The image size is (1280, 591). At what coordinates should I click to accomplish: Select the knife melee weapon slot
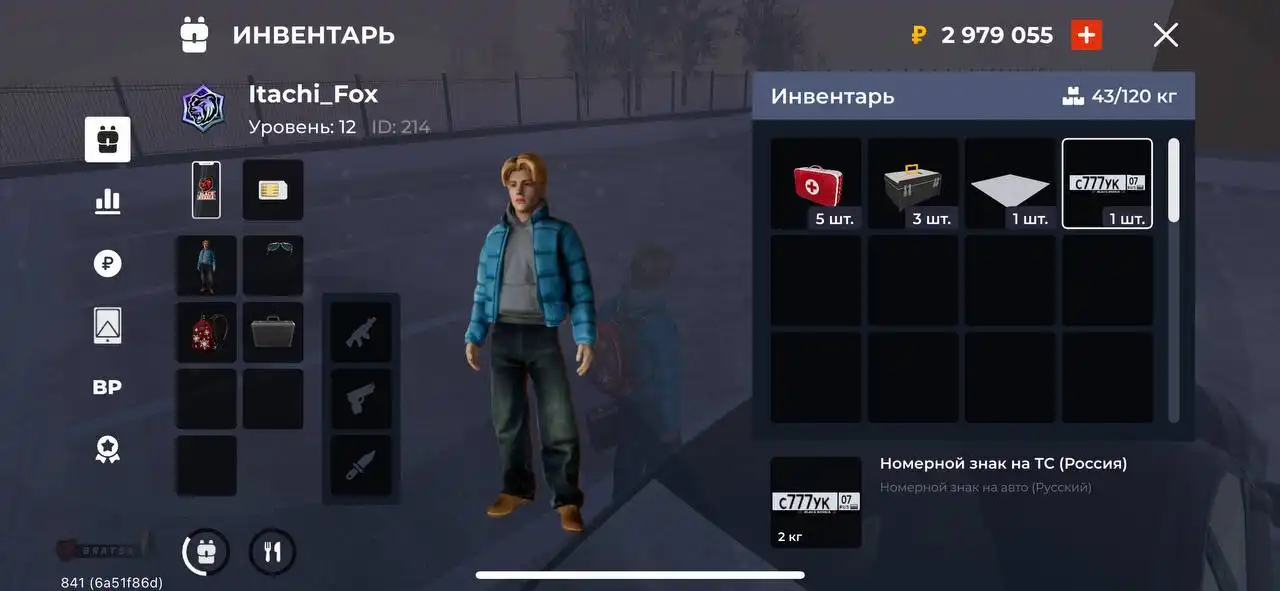tap(361, 465)
